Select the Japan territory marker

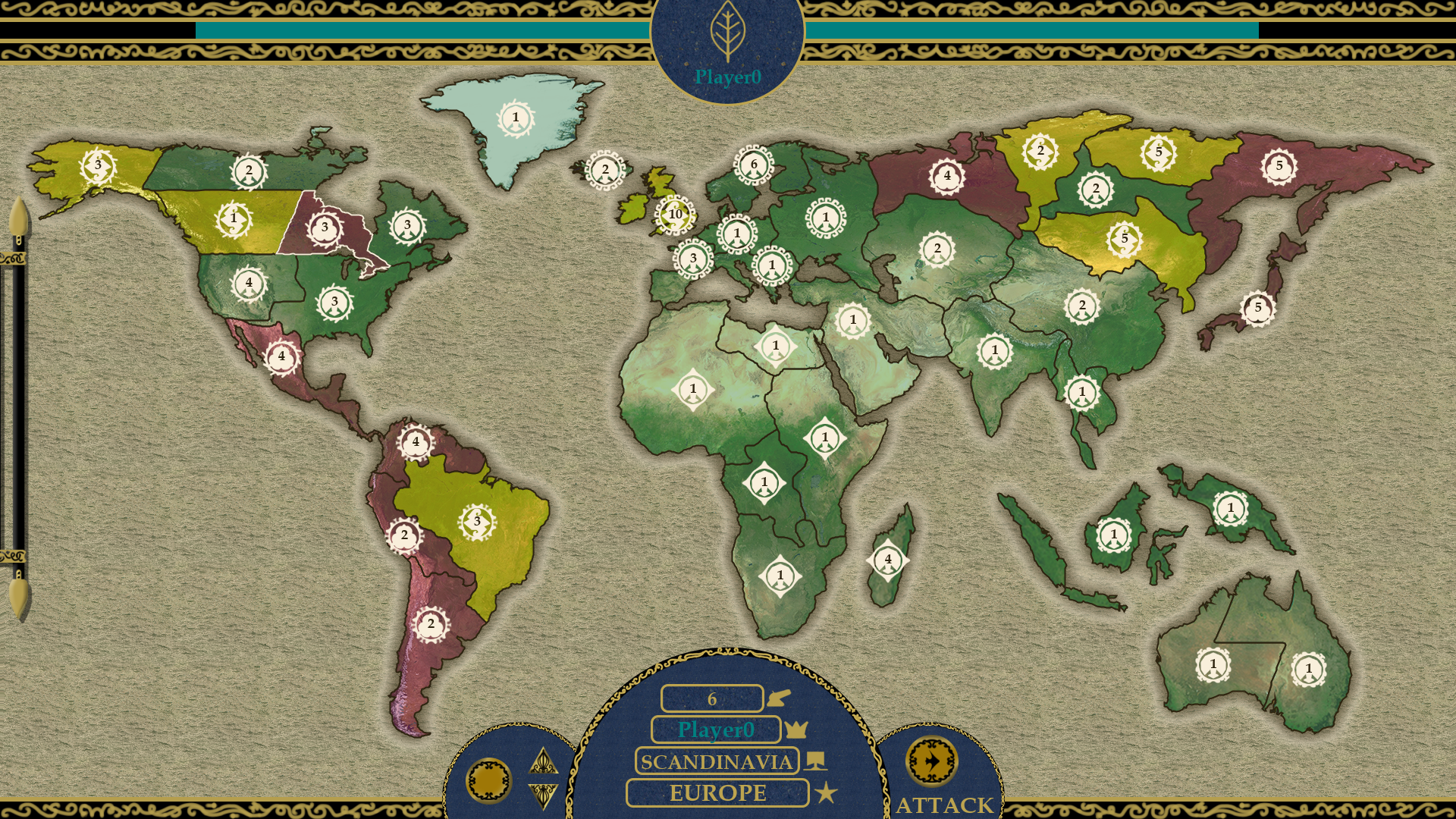[x=1257, y=308]
